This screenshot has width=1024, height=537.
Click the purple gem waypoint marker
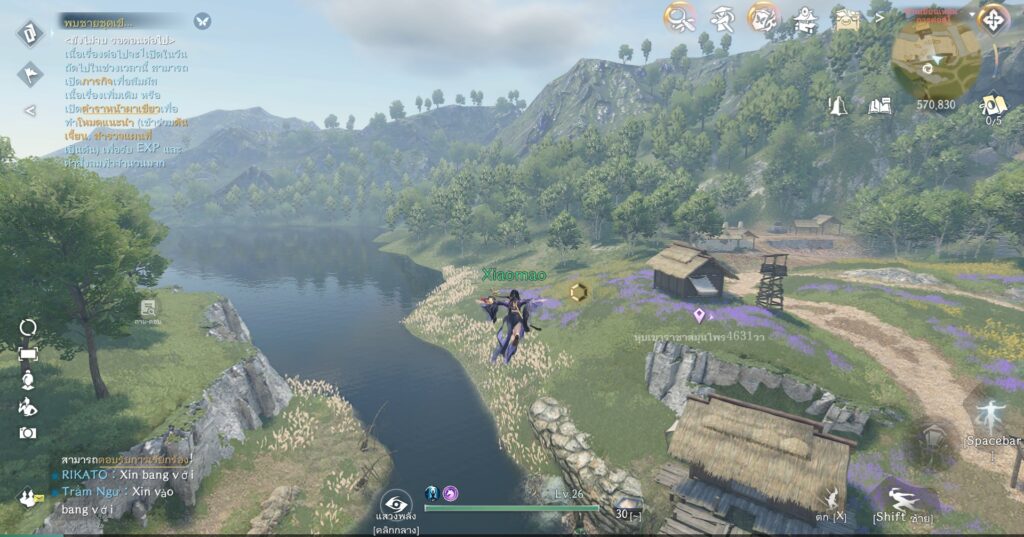[x=699, y=316]
